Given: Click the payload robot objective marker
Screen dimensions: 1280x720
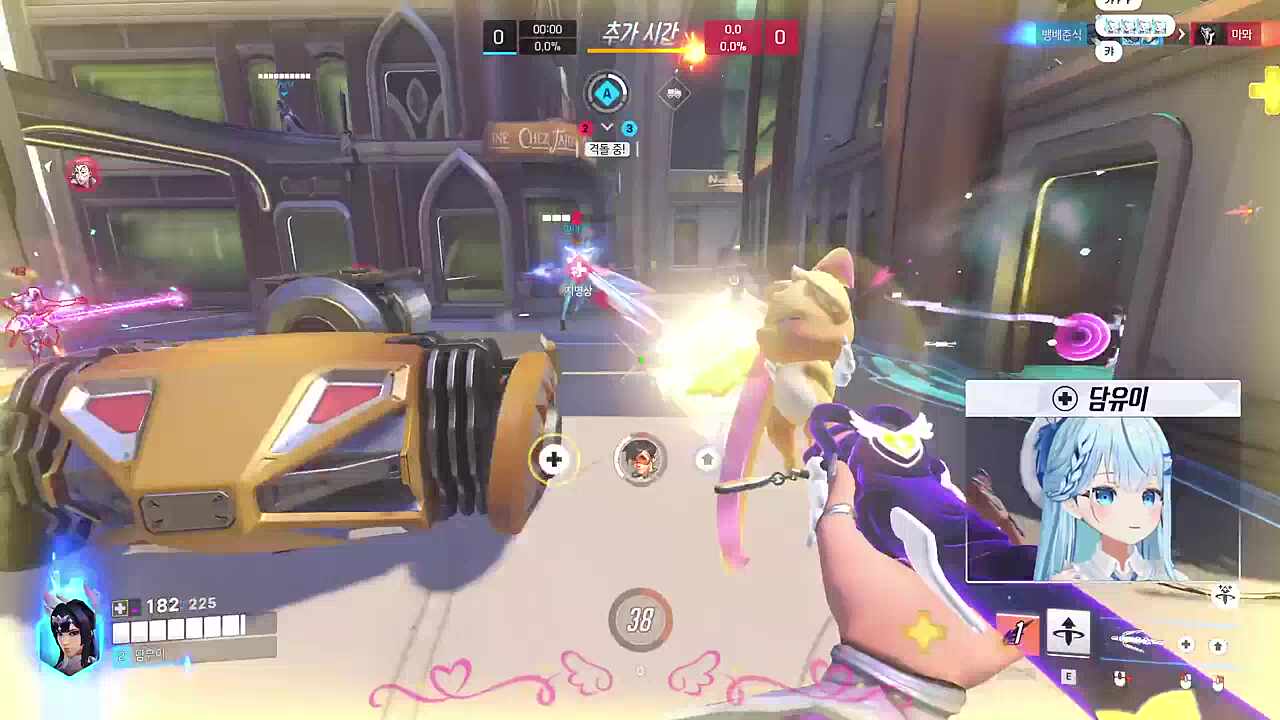Looking at the screenshot, I should click(x=674, y=94).
